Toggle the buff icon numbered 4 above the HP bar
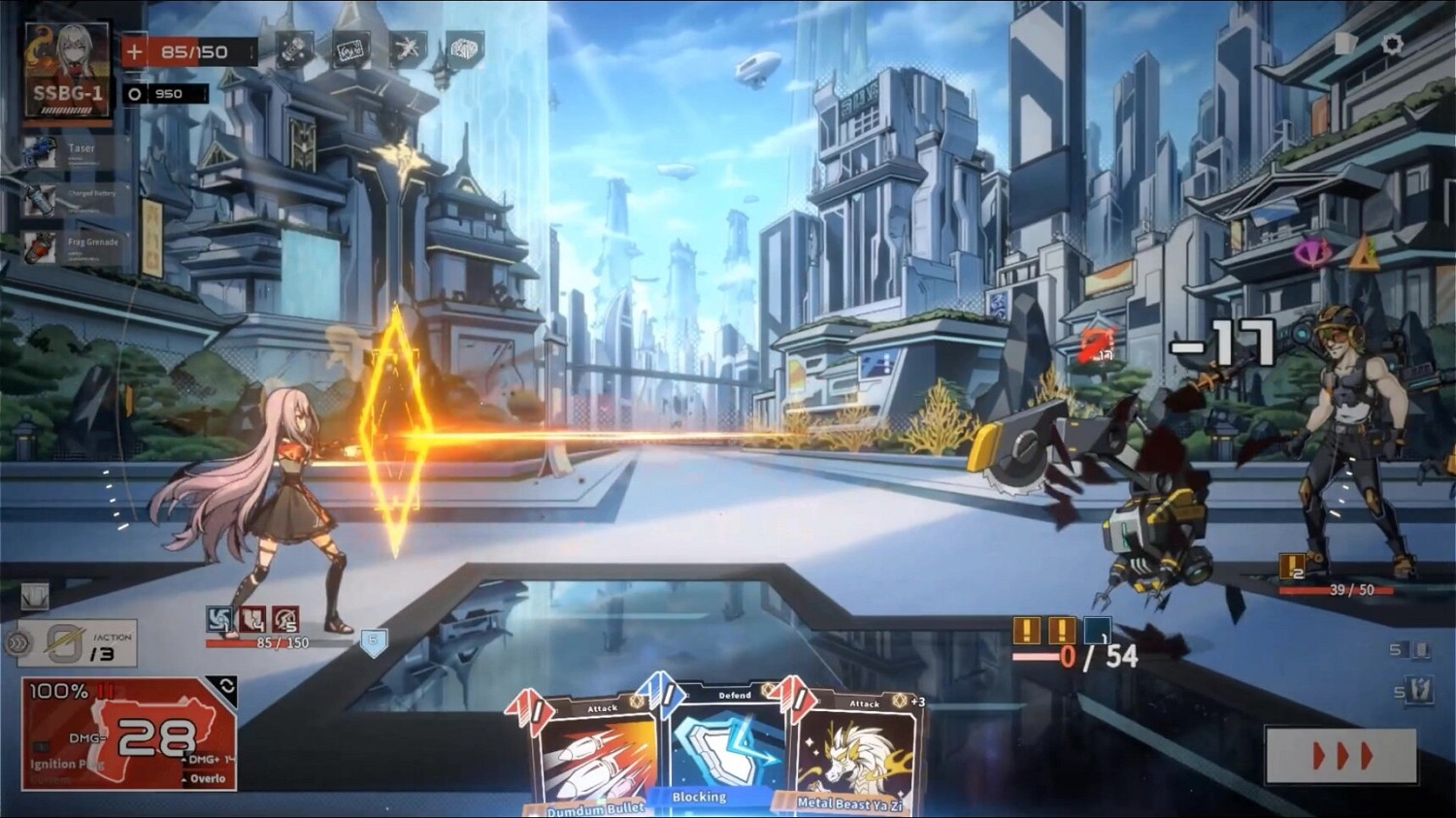Screen dimensions: 1456x818 [x=252, y=618]
